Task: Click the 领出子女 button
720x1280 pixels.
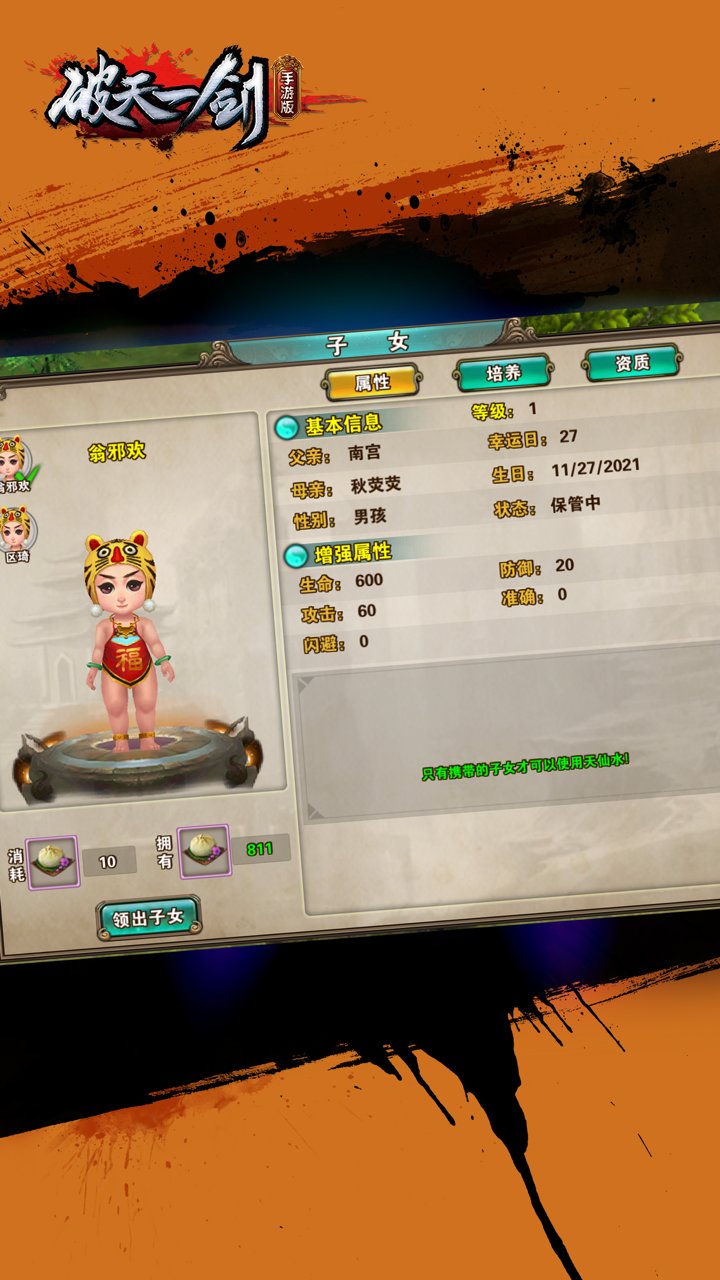Action: click(x=149, y=919)
